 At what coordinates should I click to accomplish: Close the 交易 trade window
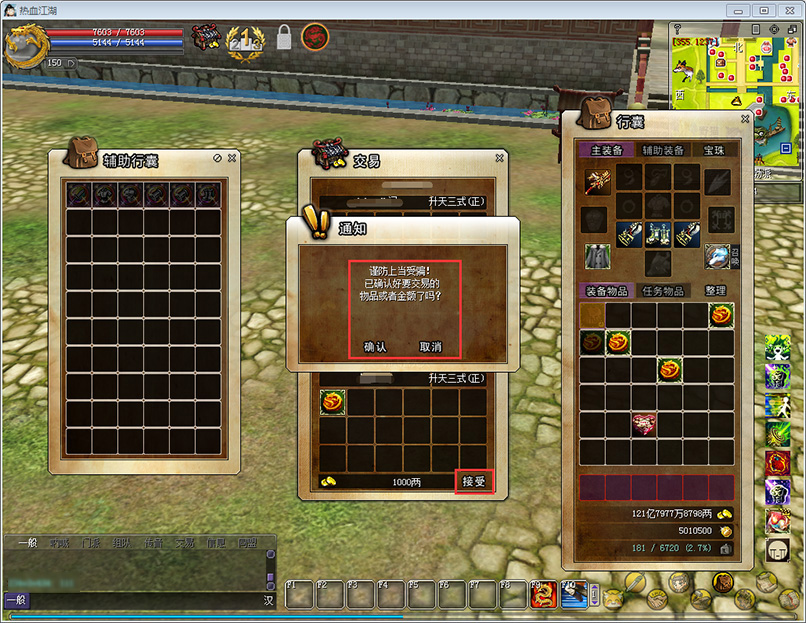coord(500,158)
